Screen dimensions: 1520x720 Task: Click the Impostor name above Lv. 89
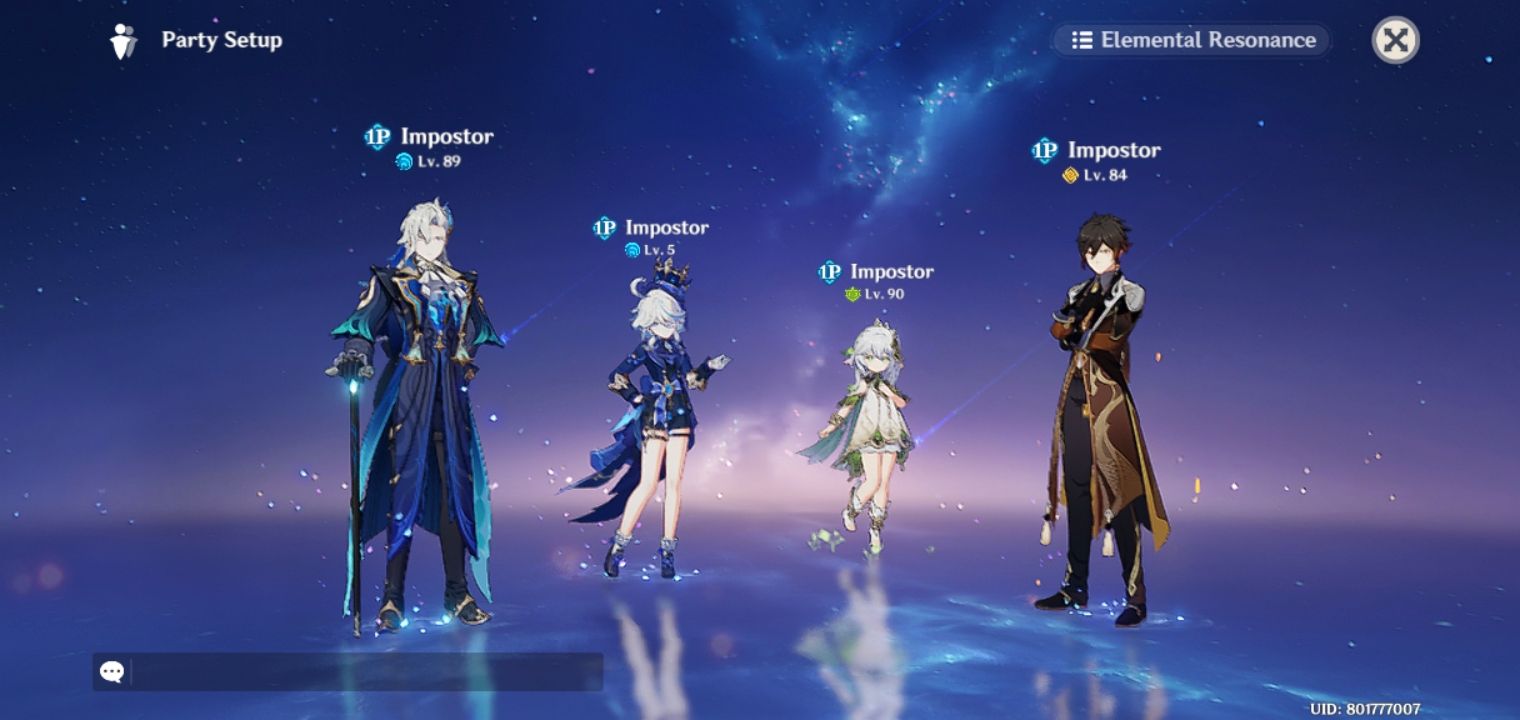(444, 137)
